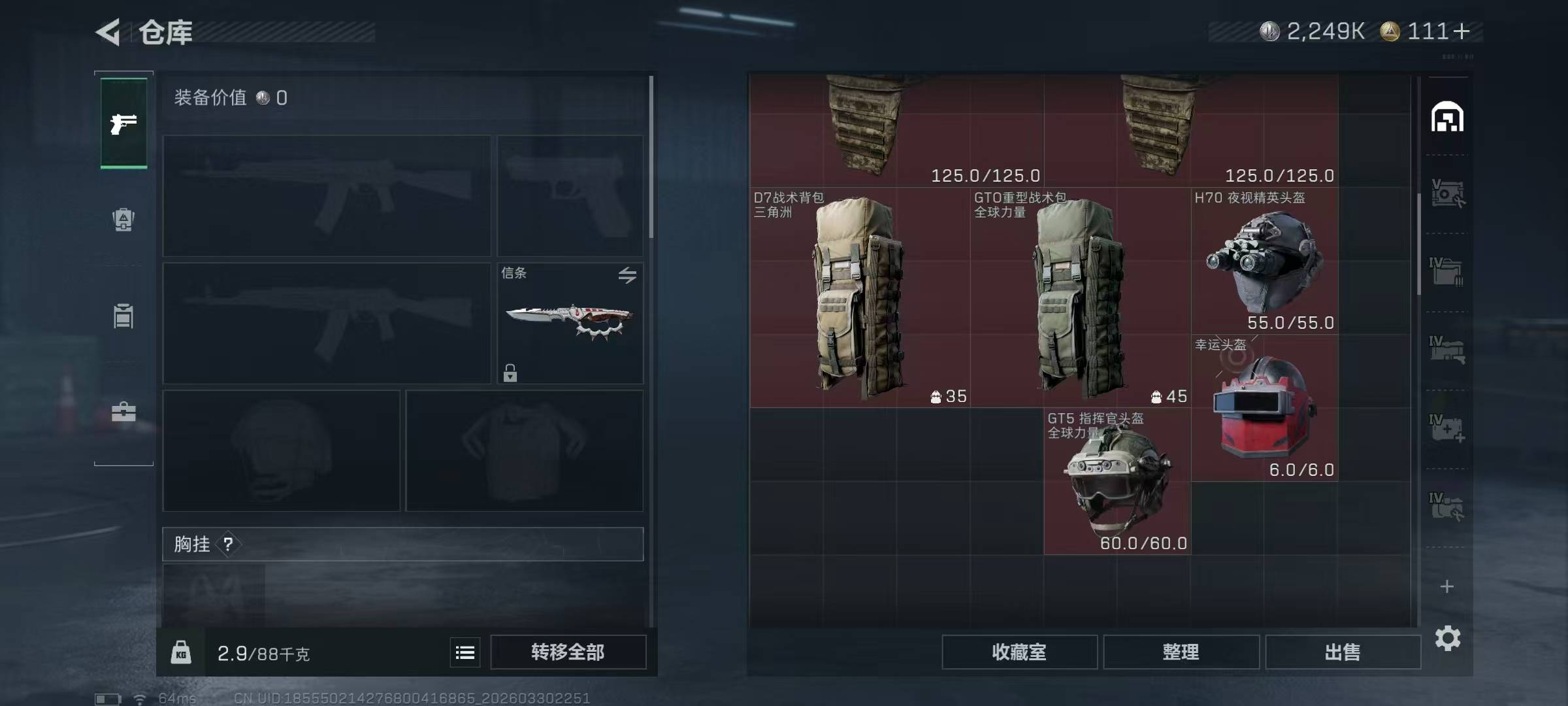Go back from the 仓库 screen

(x=110, y=31)
